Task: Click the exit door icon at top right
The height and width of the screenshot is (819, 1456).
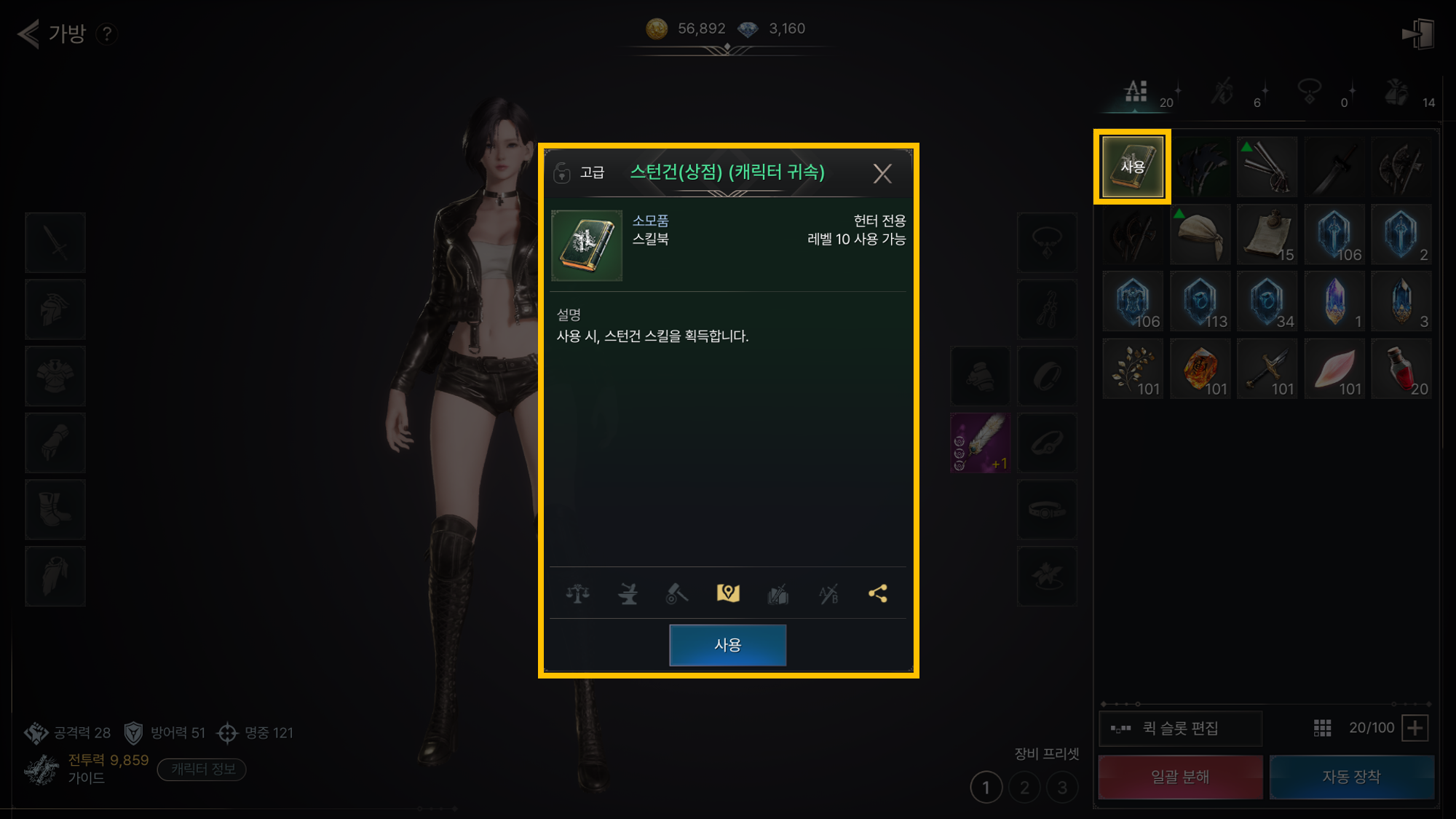Action: [x=1417, y=33]
